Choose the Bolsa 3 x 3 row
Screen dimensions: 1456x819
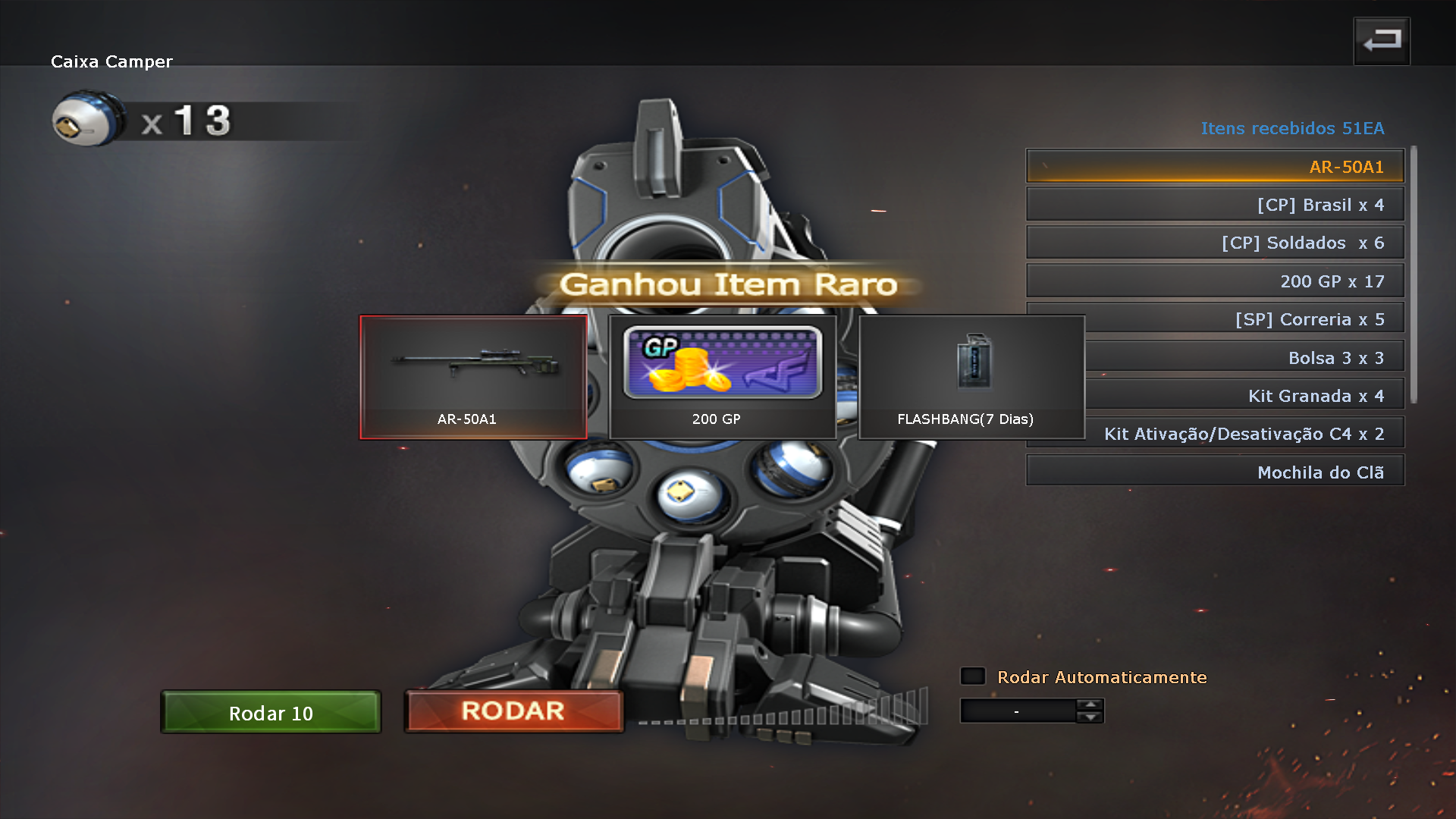coord(1244,357)
